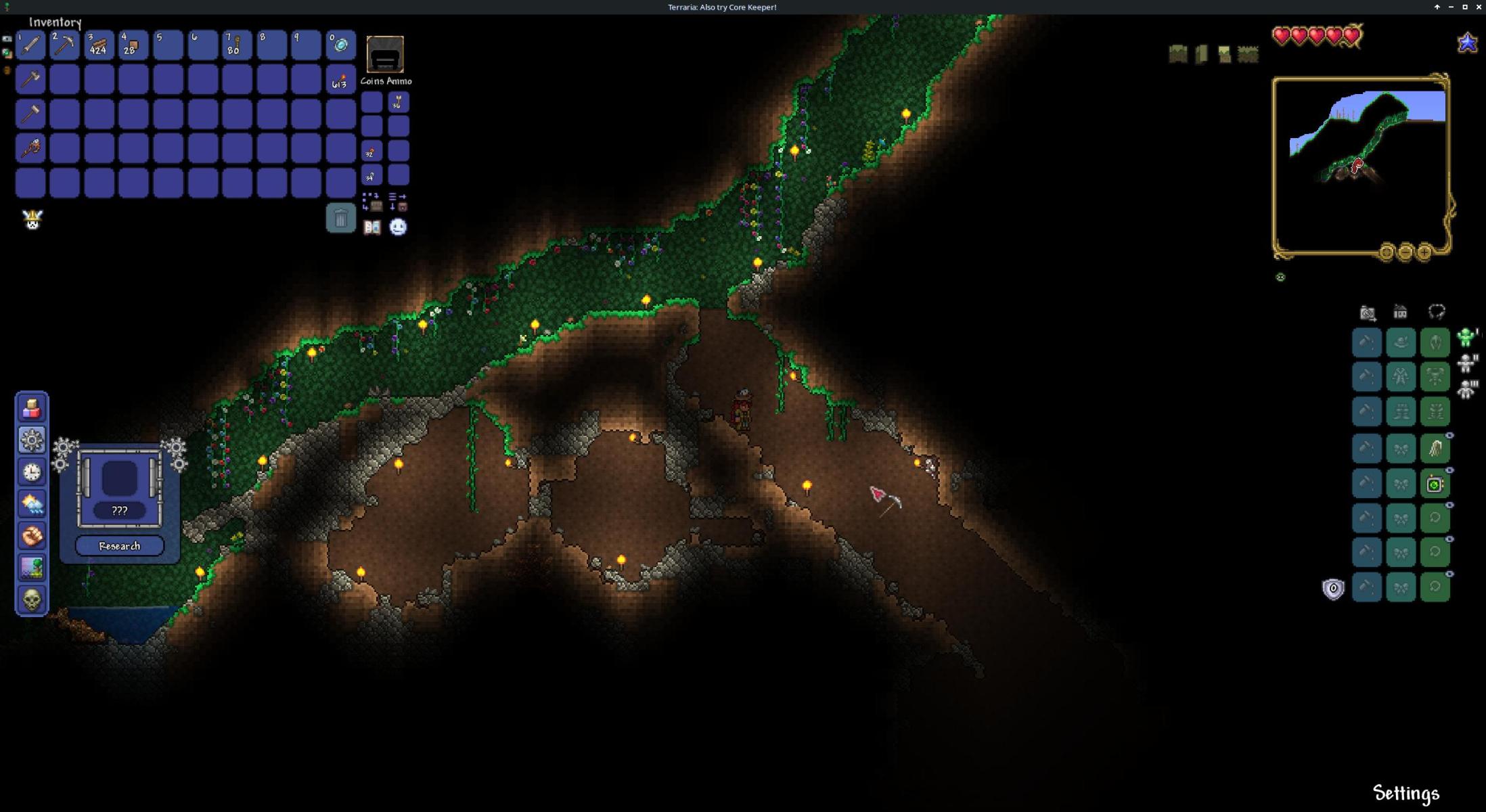Close the game window
The width and height of the screenshot is (1486, 812).
tap(1479, 7)
